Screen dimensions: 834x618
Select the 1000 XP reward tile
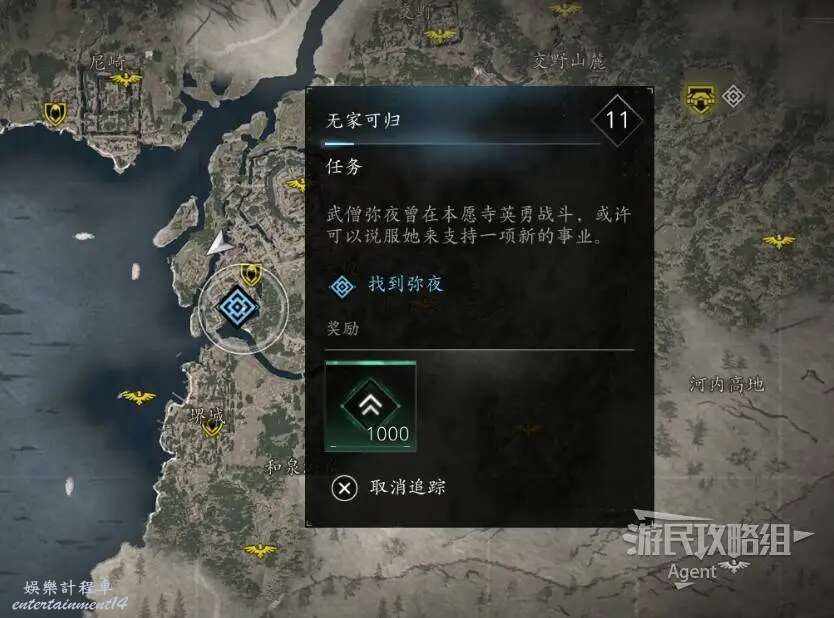tap(370, 406)
